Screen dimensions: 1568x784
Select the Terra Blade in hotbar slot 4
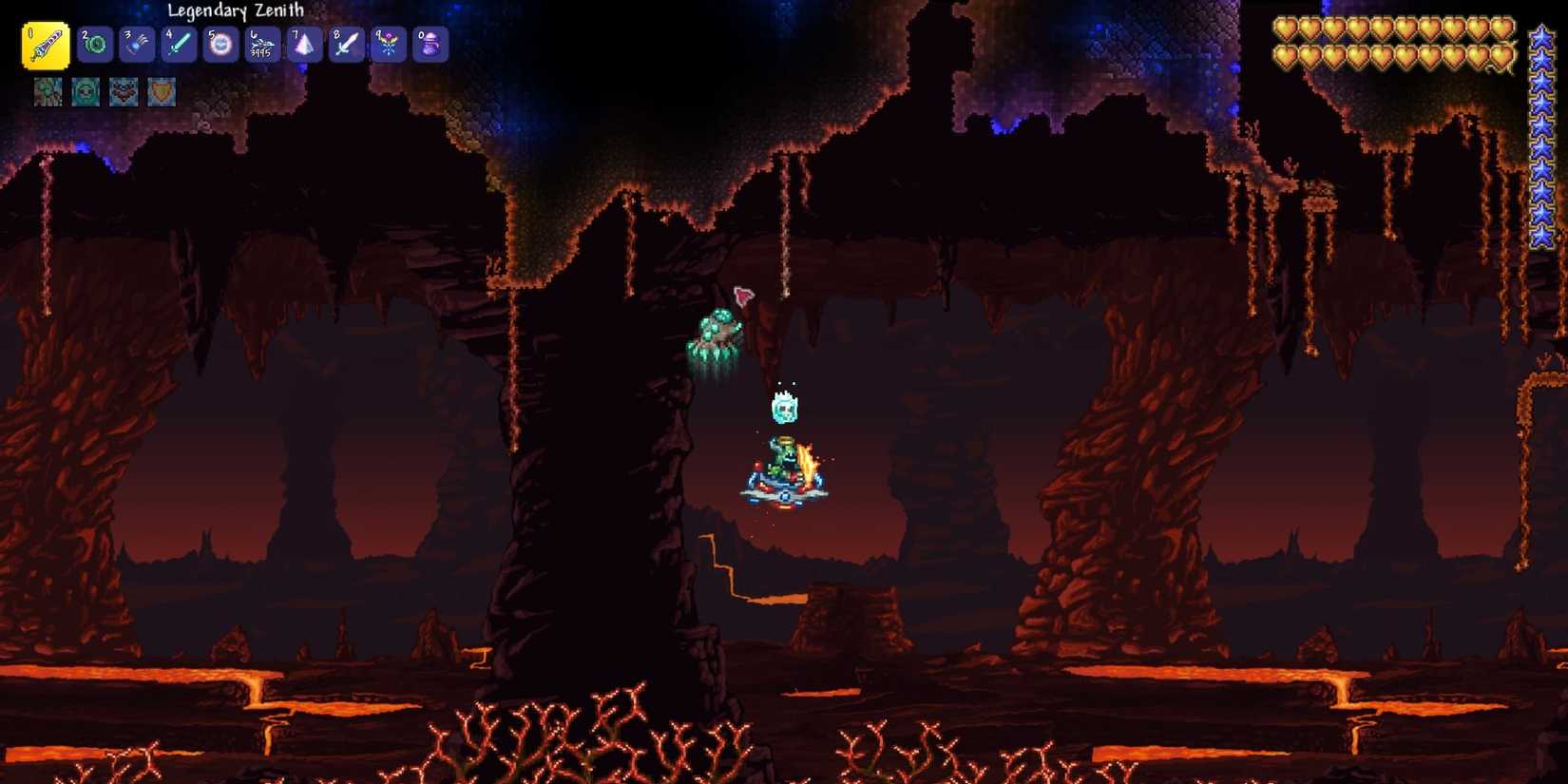pos(176,43)
